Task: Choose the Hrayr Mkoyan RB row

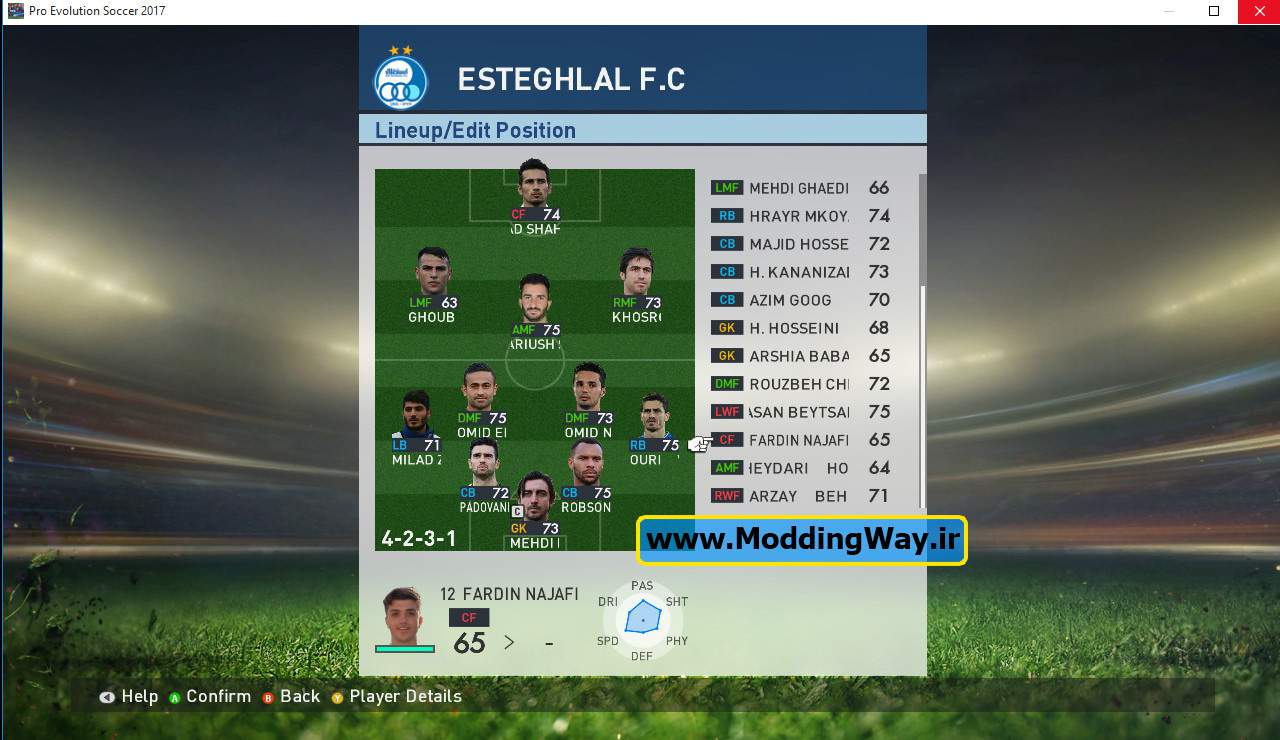Action: click(x=798, y=216)
